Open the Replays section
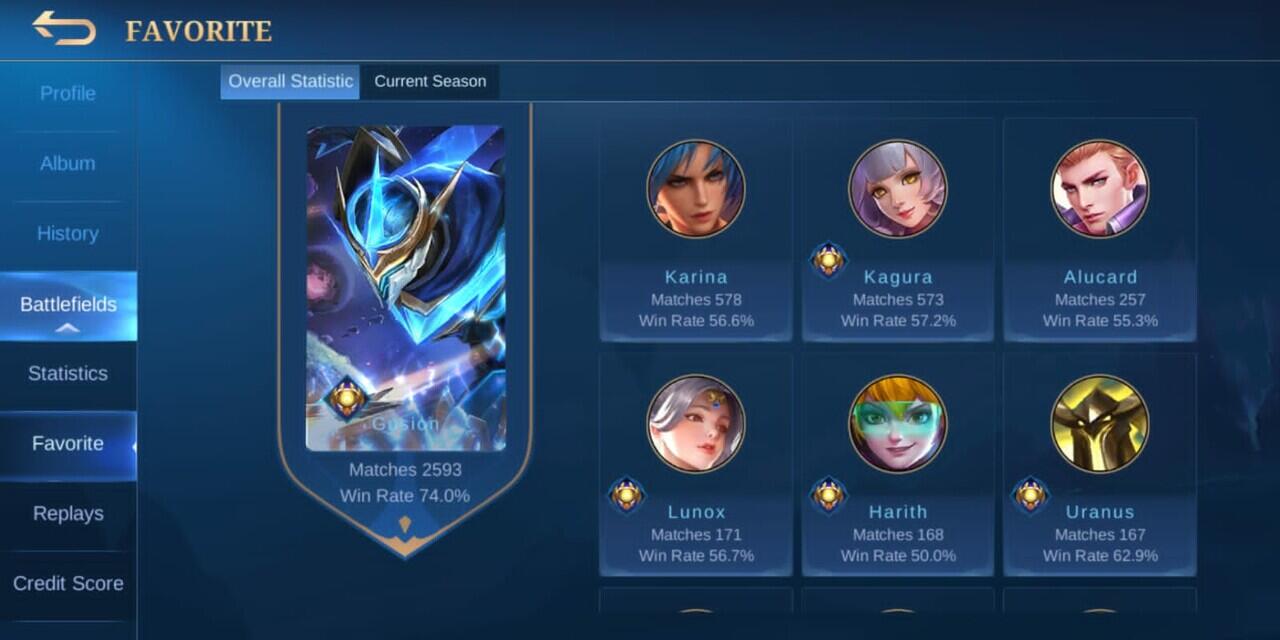Viewport: 1280px width, 640px height. pyautogui.click(x=68, y=514)
